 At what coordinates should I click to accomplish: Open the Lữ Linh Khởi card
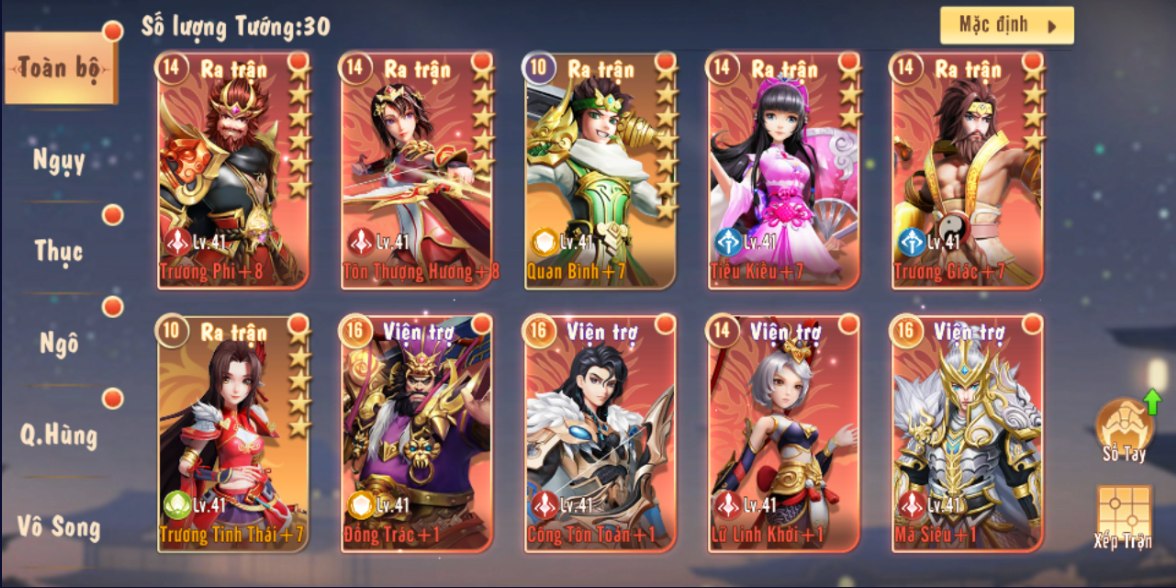tap(785, 432)
